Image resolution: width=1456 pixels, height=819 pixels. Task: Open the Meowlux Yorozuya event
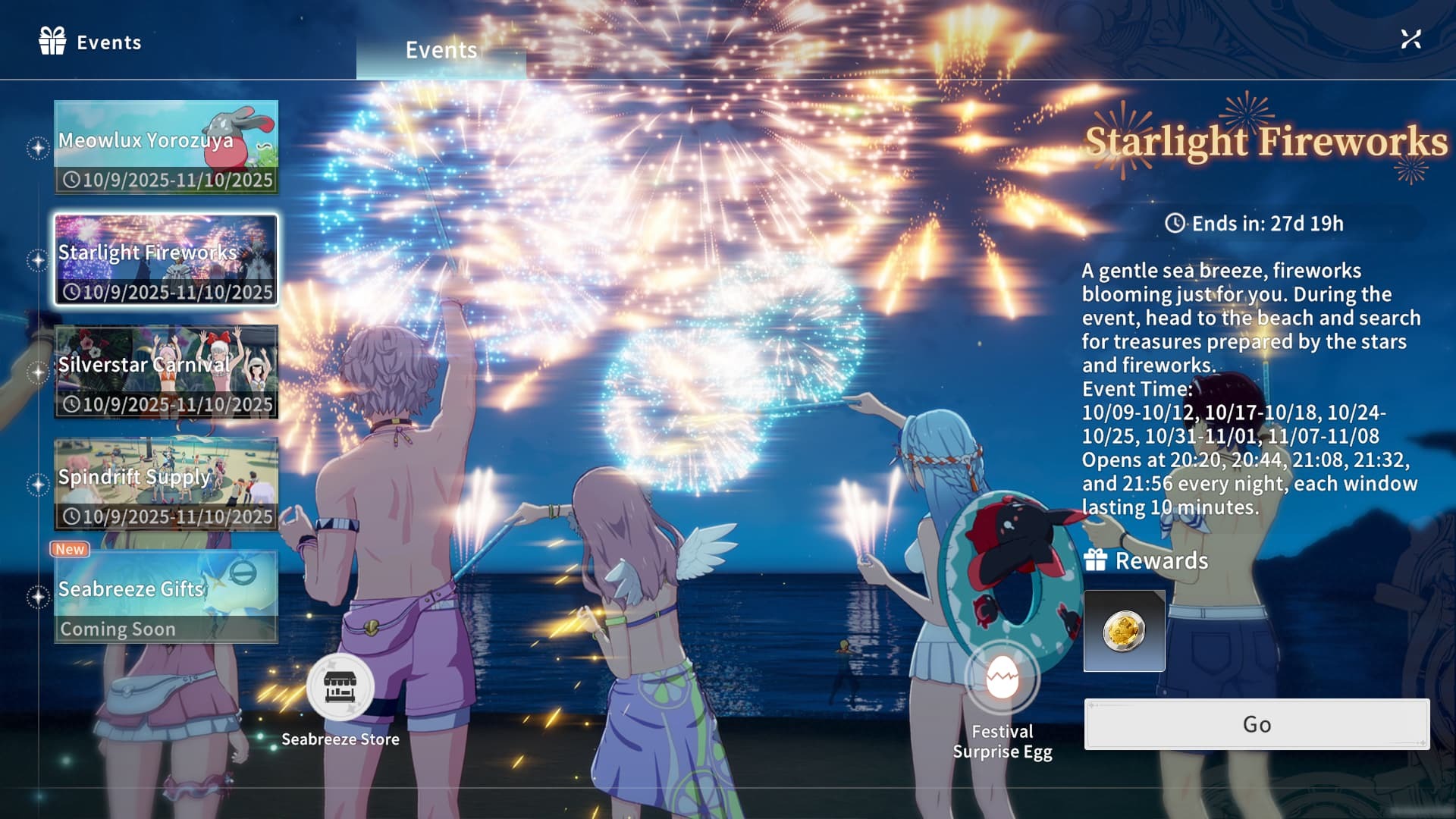click(166, 147)
